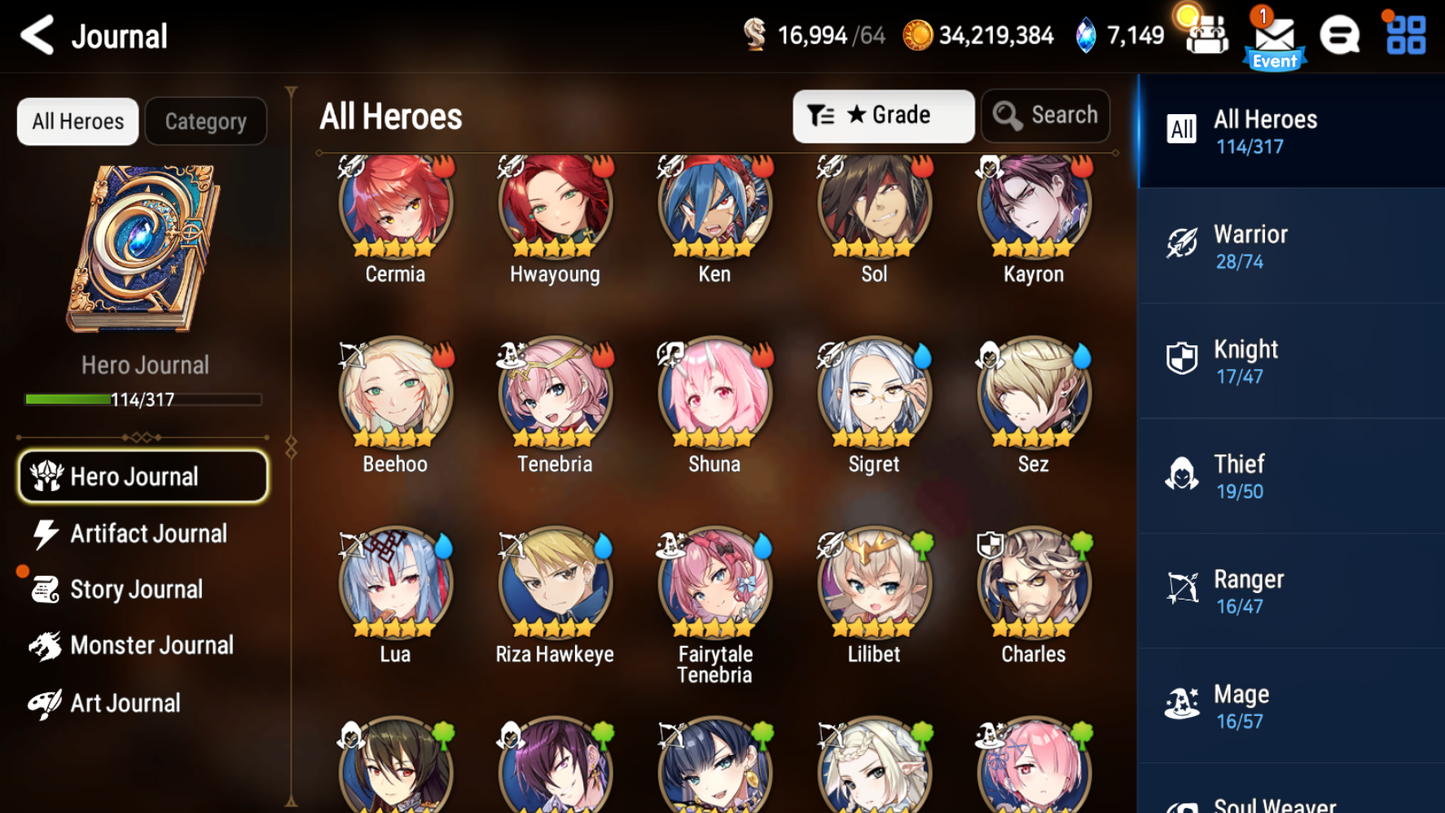Select the Mage class filter icon
This screenshot has width=1445, height=813.
(1183, 705)
